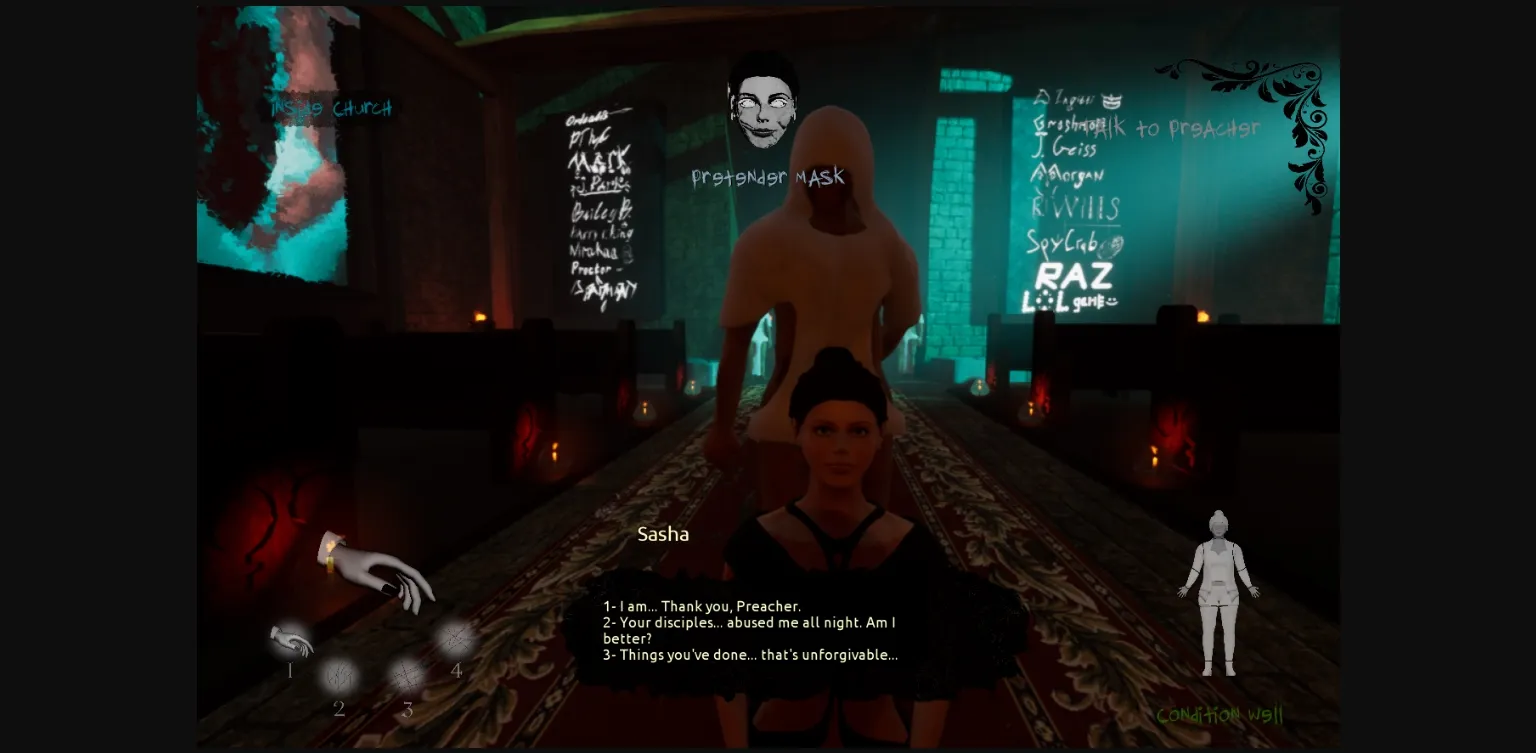Click the green Condition Well status text
Image resolution: width=1536 pixels, height=753 pixels.
[1222, 715]
